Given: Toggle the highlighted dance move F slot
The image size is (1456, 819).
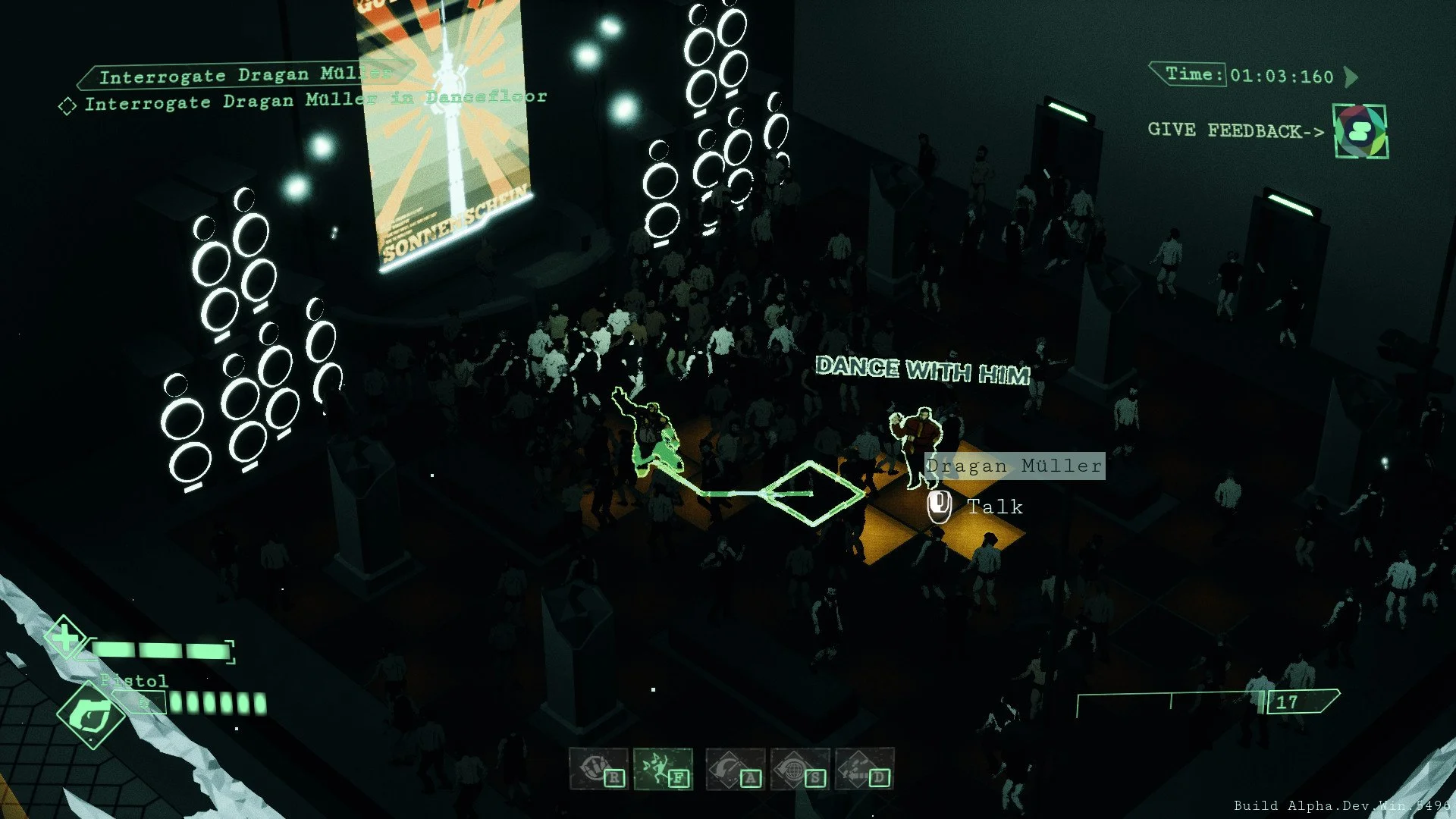Looking at the screenshot, I should pos(679,778).
